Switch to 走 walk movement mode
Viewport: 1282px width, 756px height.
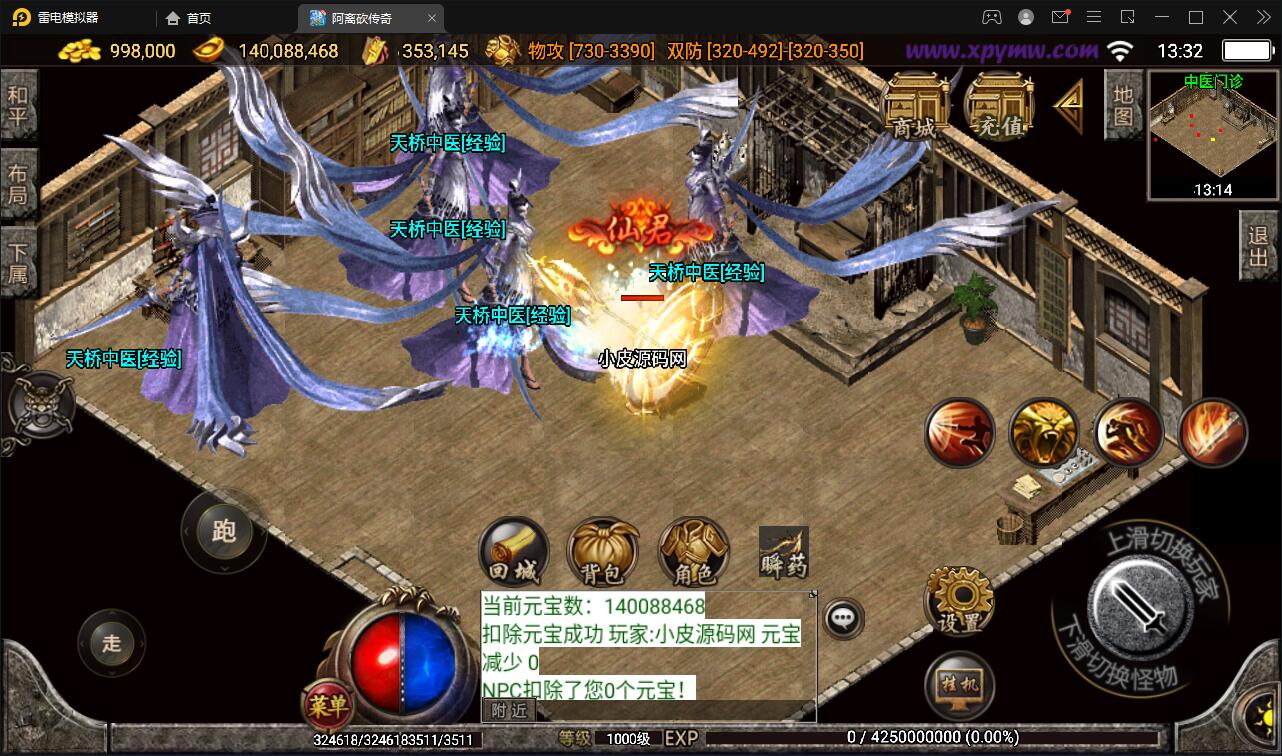(110, 645)
